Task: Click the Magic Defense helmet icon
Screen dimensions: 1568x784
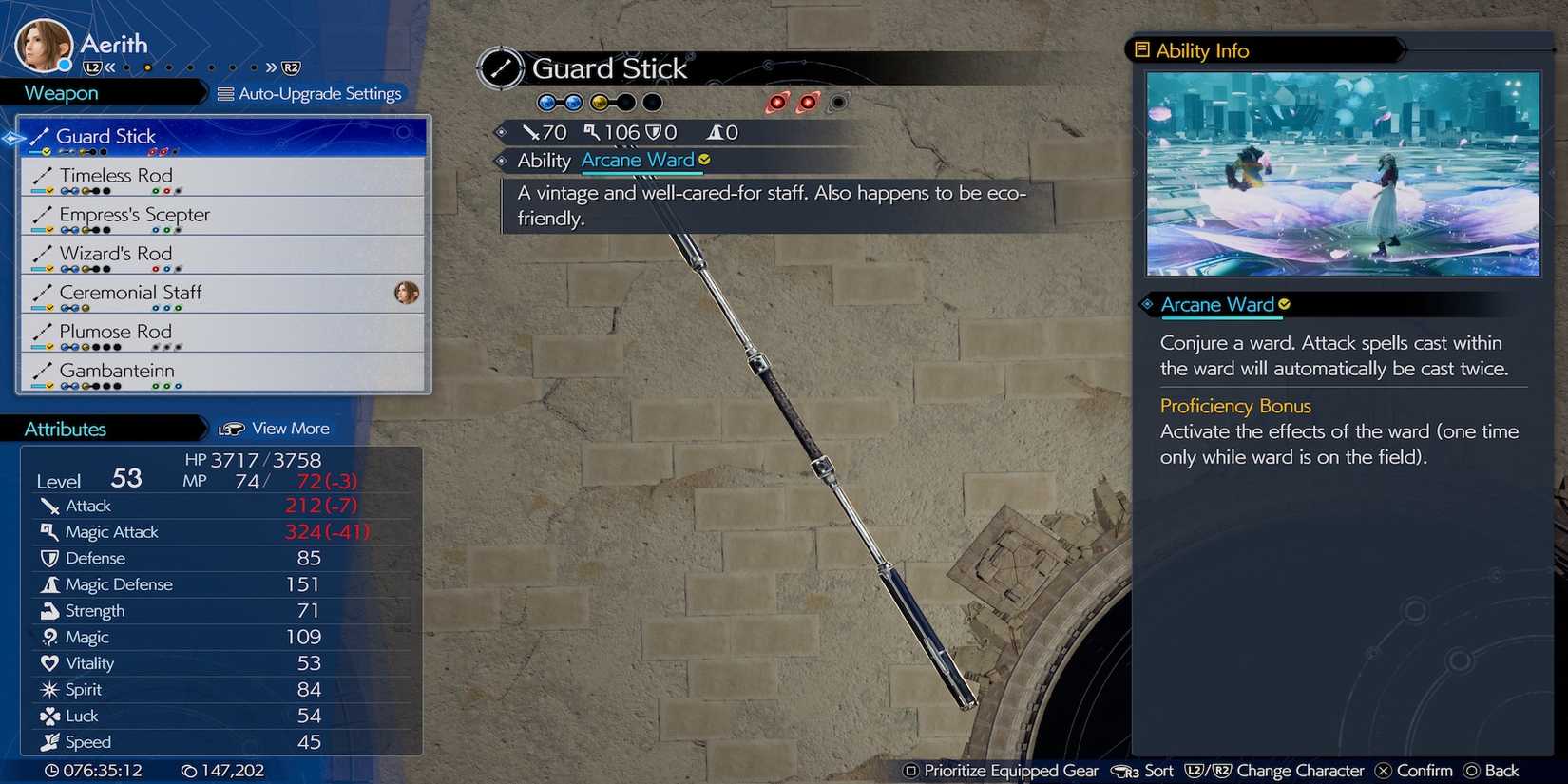Action: (50, 584)
